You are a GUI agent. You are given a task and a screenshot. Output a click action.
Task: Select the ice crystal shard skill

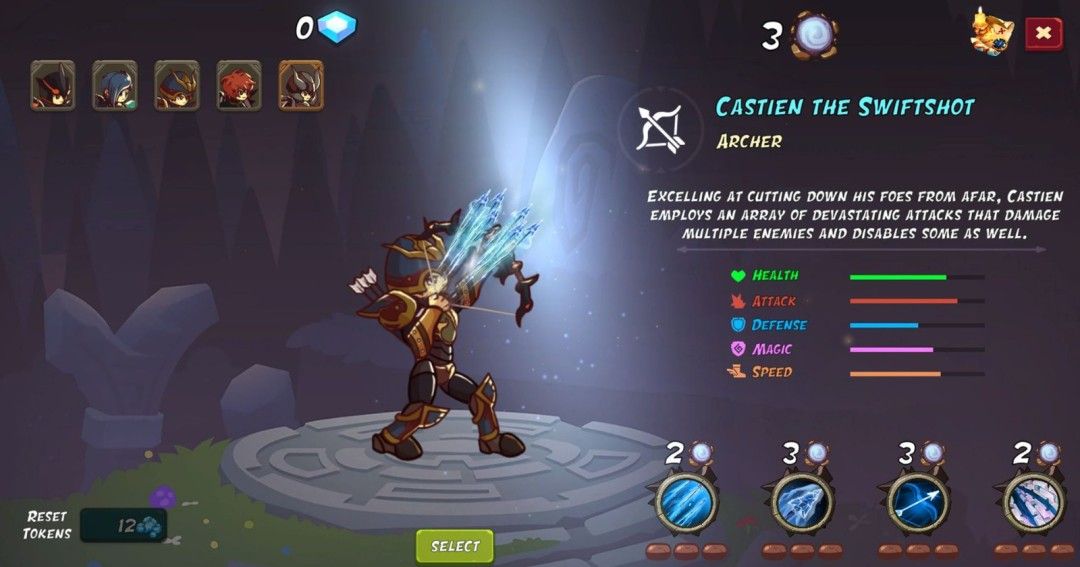click(x=802, y=502)
